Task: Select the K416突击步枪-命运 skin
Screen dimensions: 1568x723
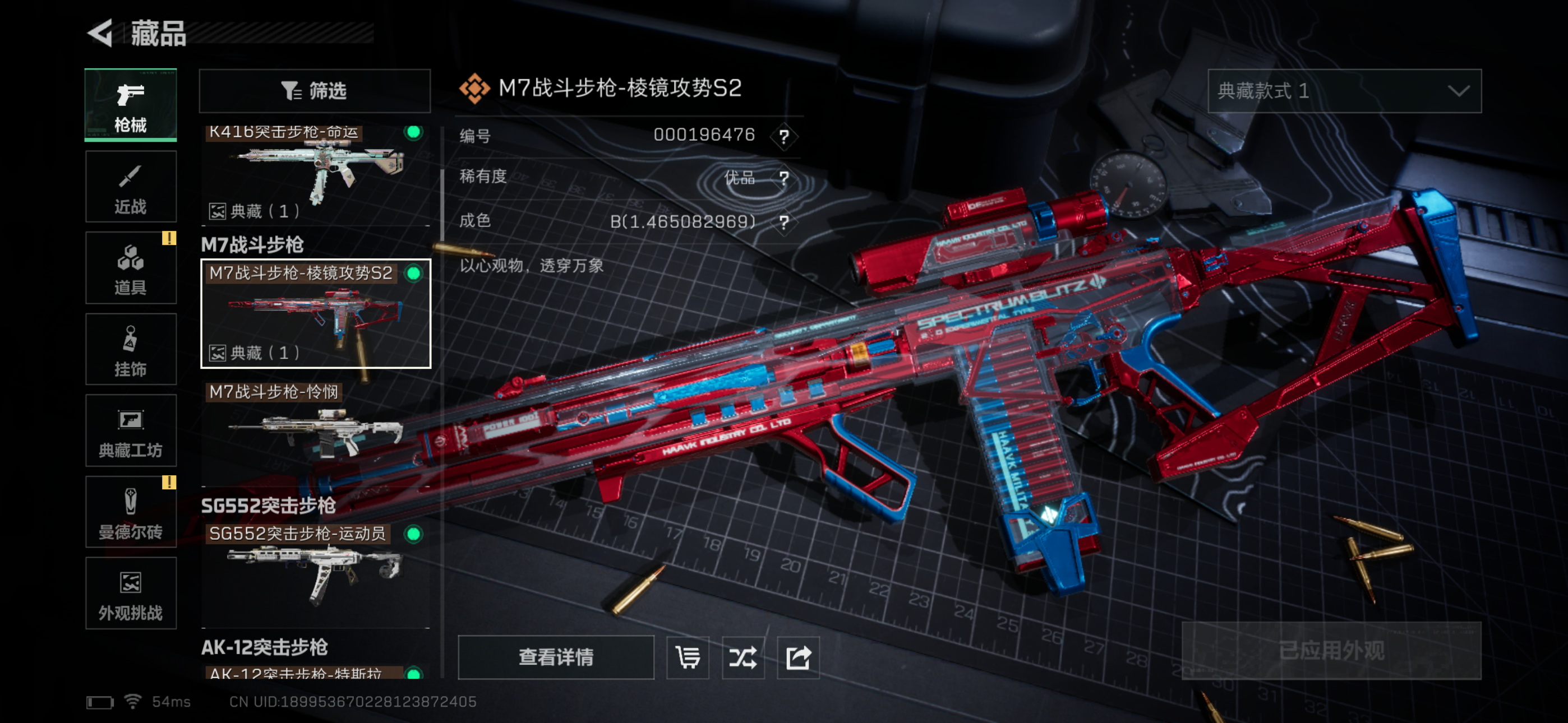Action: 315,173
